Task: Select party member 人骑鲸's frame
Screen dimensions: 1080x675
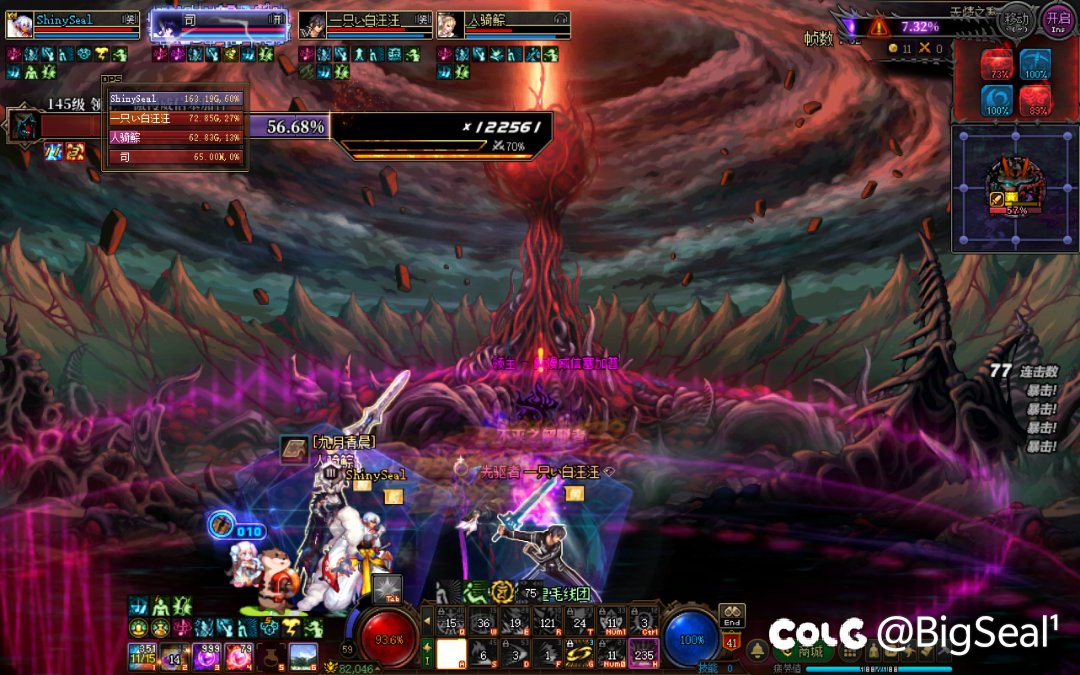Action: 503,25
